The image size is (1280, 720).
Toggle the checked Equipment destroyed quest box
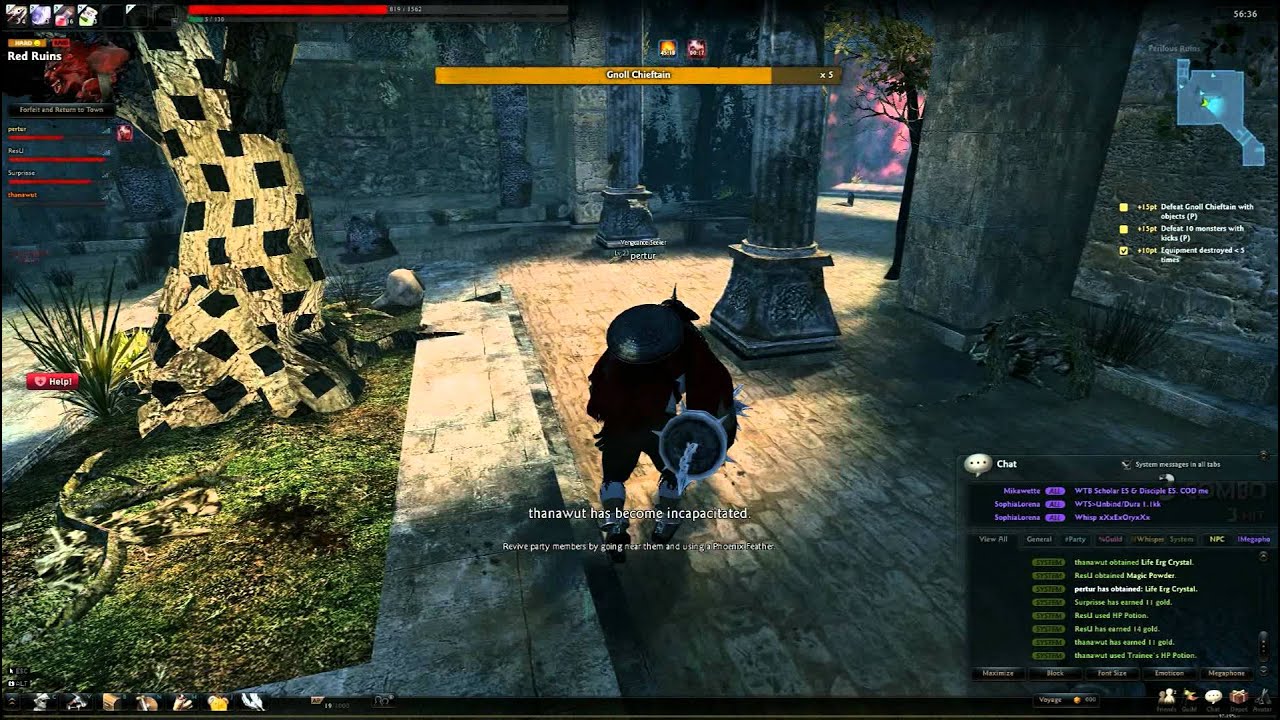click(1123, 251)
